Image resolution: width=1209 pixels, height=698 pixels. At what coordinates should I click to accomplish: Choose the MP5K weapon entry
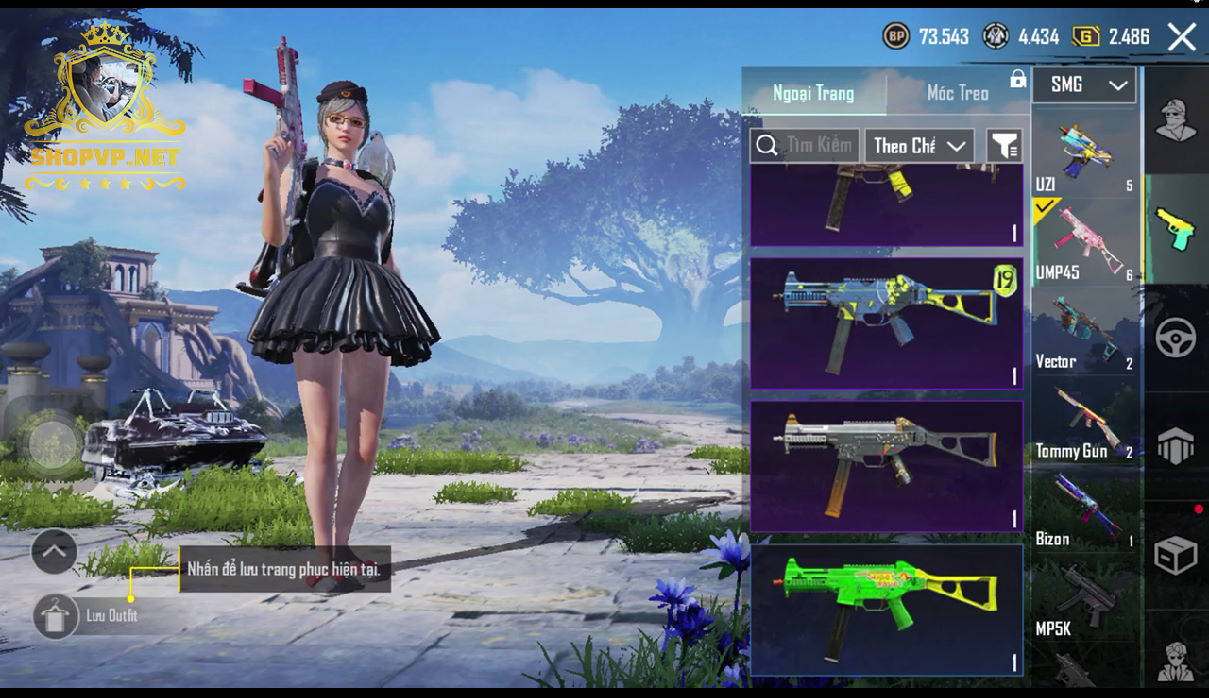(1084, 601)
